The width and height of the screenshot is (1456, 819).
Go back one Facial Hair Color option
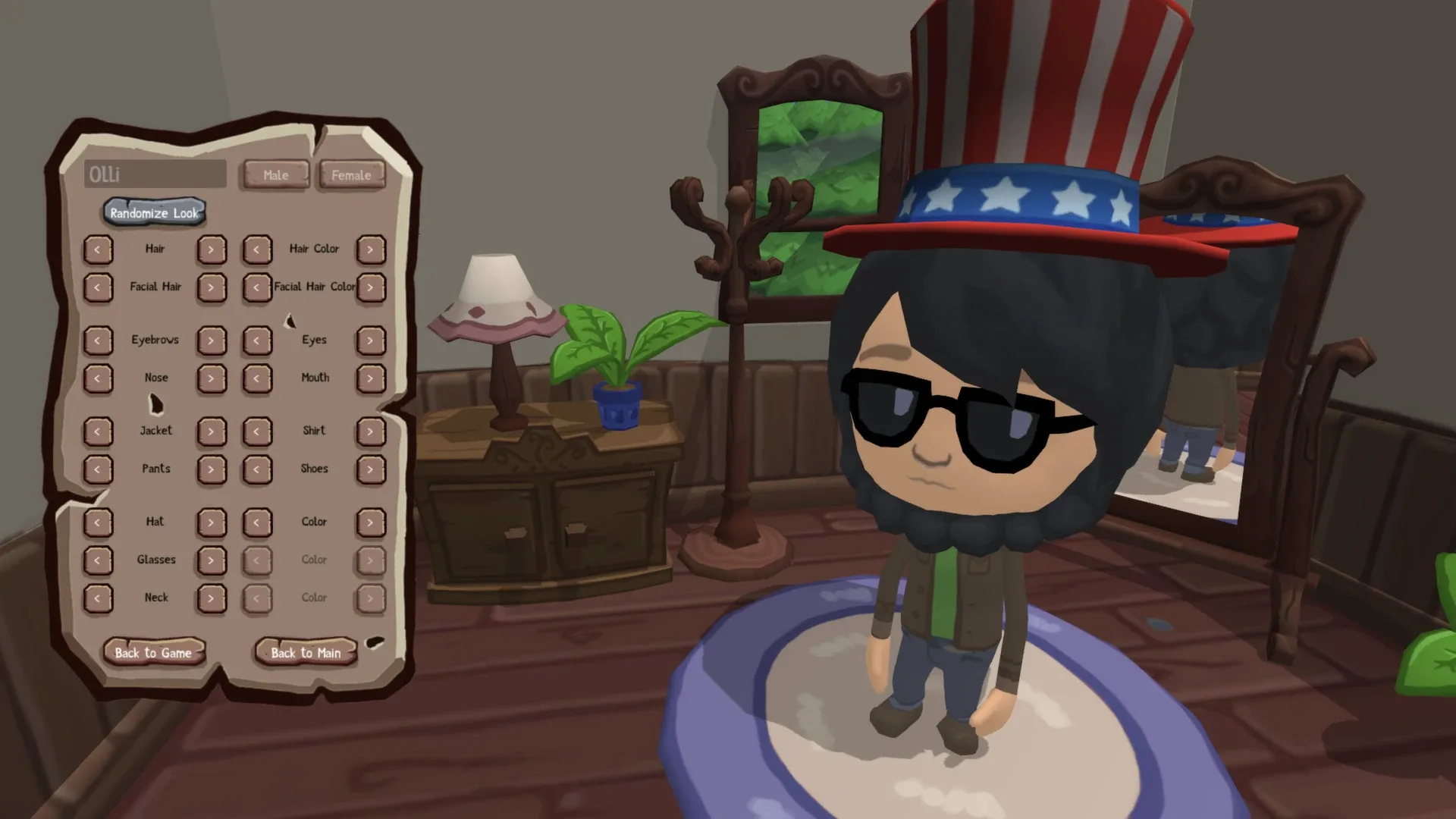tap(257, 287)
